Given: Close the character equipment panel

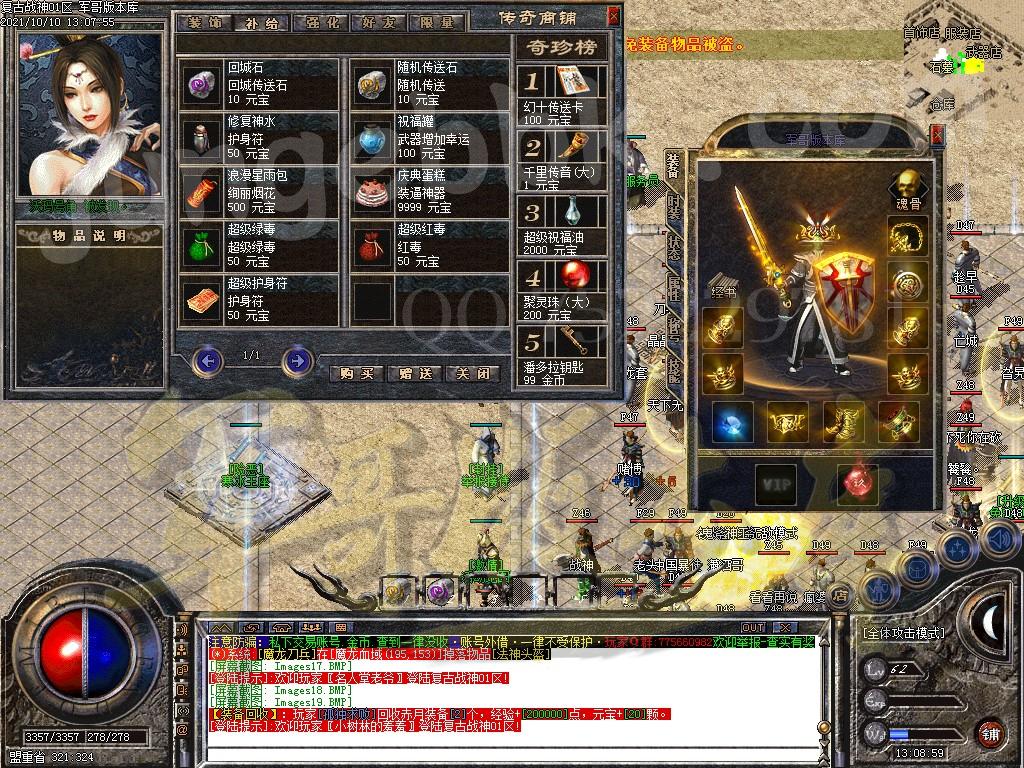Looking at the screenshot, I should click(937, 133).
